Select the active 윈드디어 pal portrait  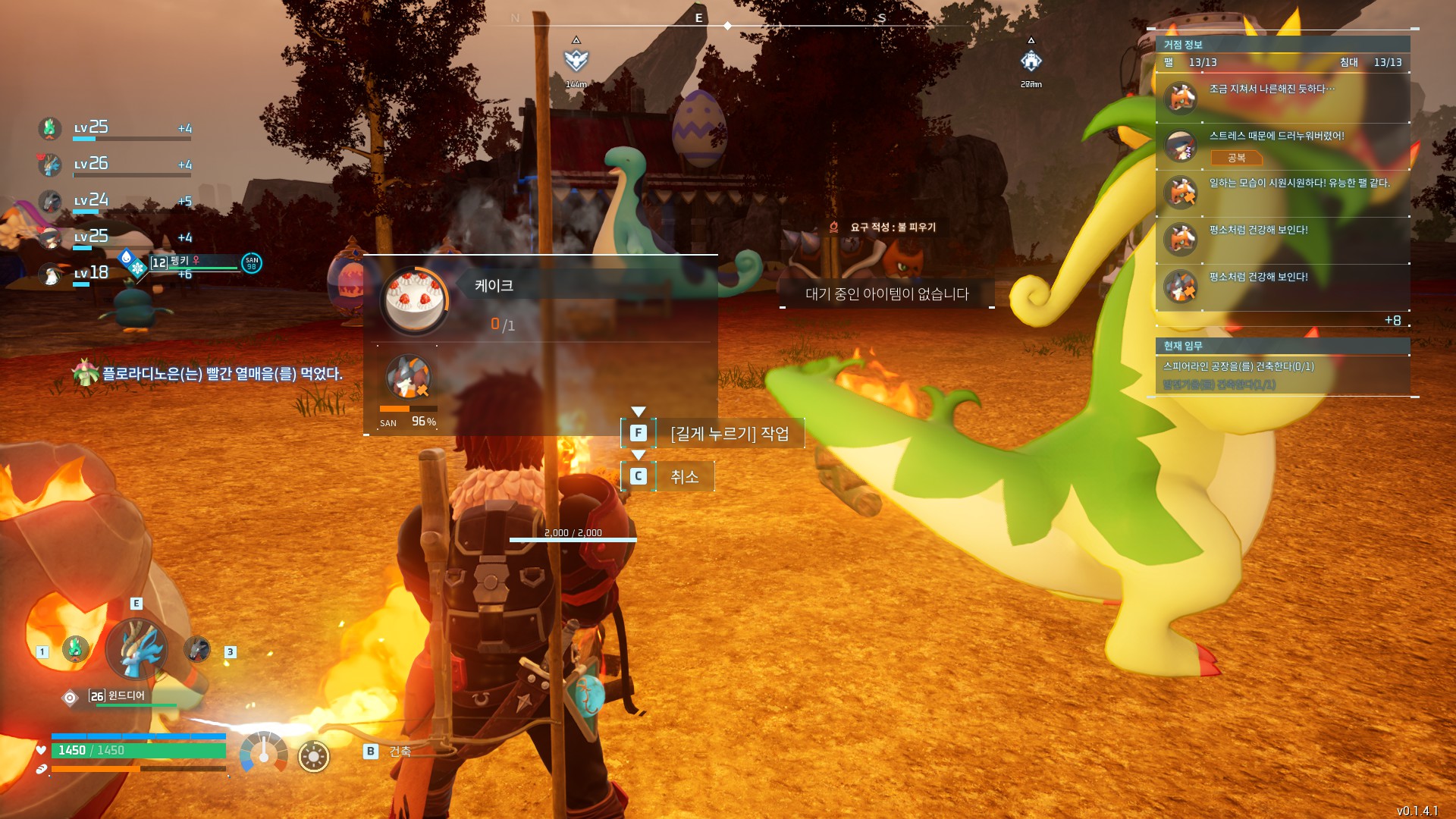coord(137,650)
